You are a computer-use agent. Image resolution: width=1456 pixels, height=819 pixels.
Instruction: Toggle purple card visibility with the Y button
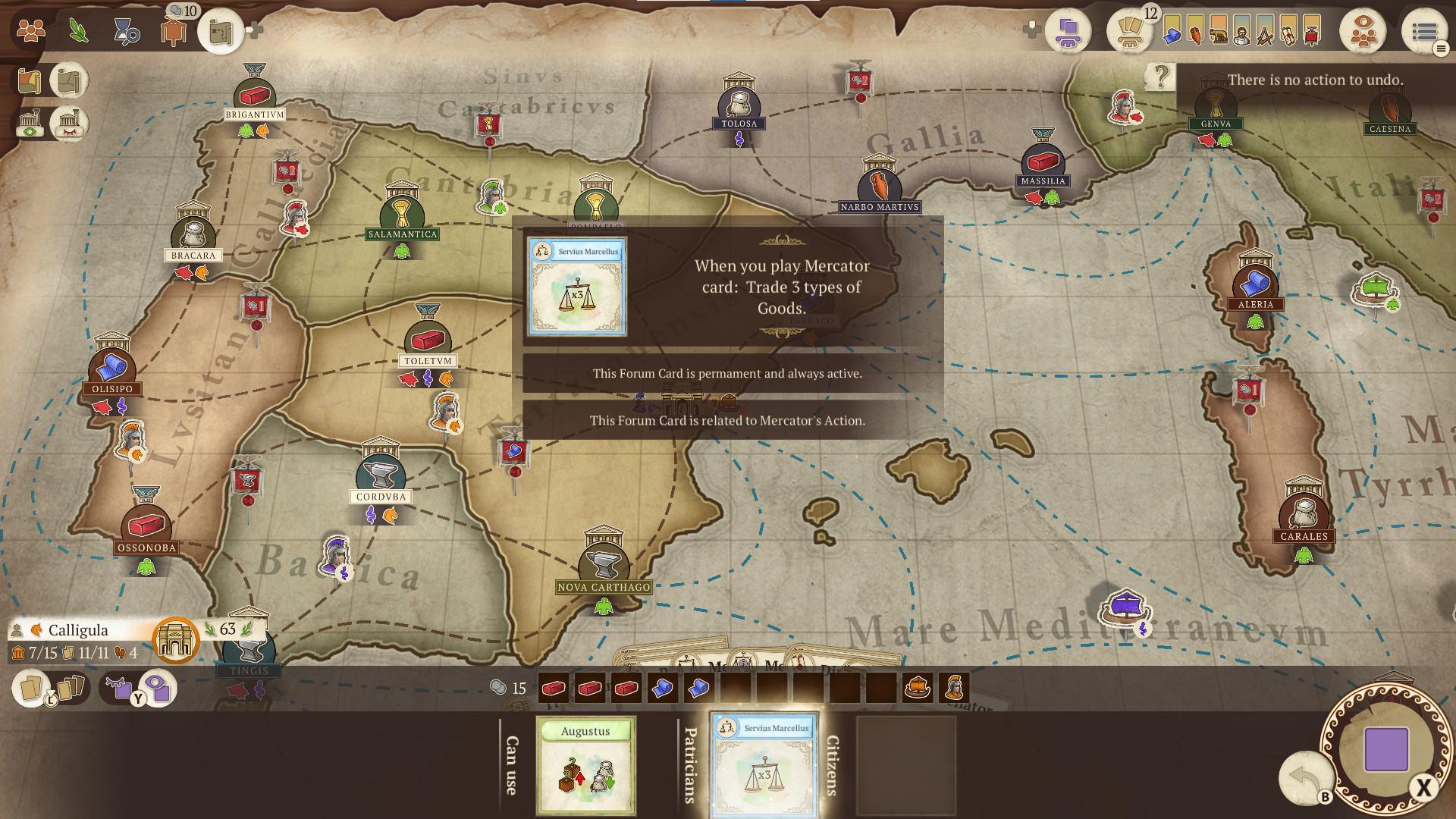point(138,698)
